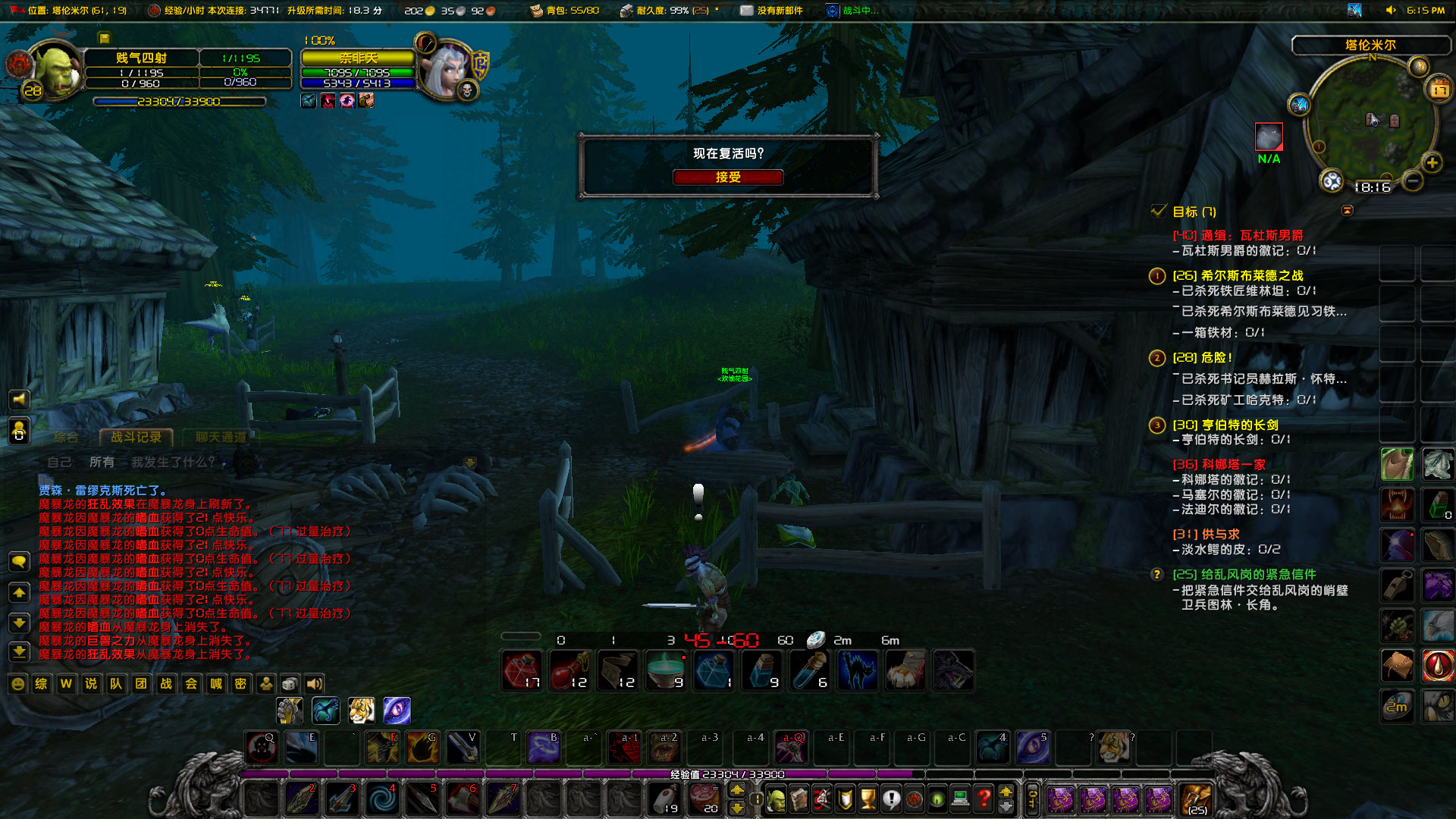Select the 所有 combat log filter

(102, 462)
